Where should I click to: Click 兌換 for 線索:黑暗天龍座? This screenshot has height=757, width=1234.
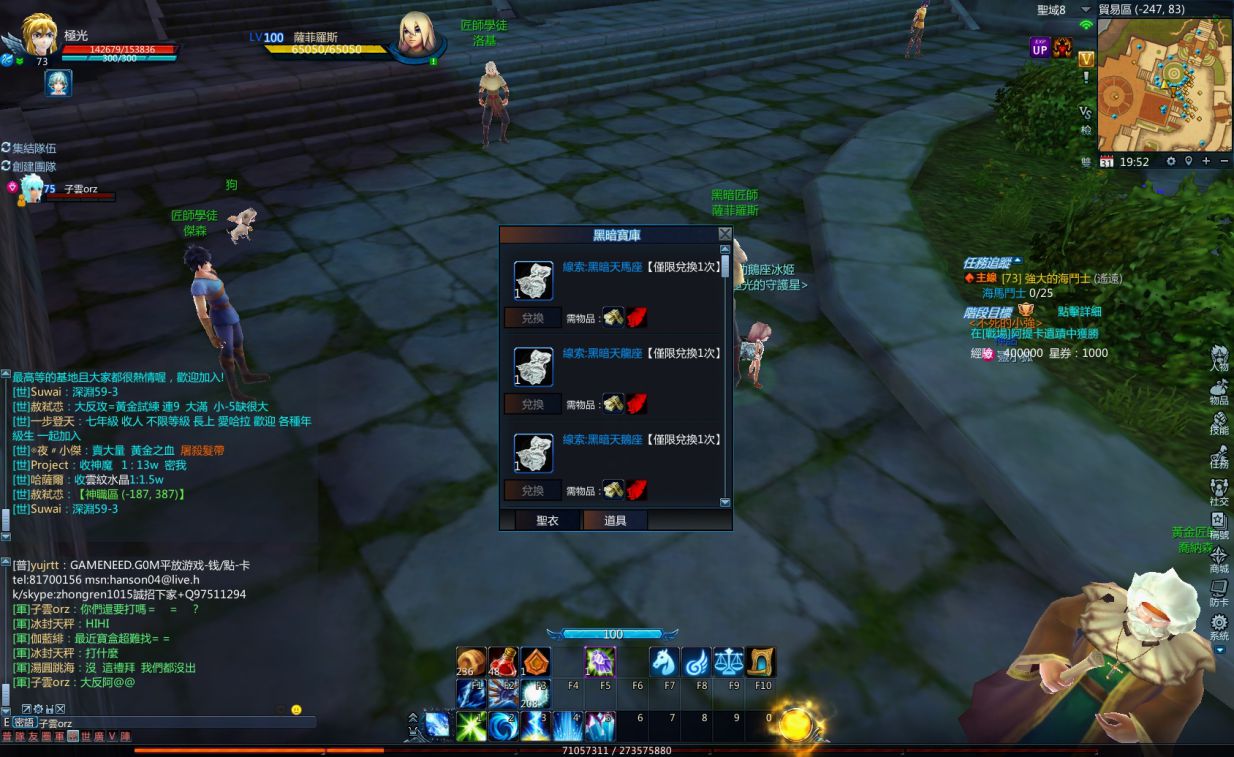[532, 404]
